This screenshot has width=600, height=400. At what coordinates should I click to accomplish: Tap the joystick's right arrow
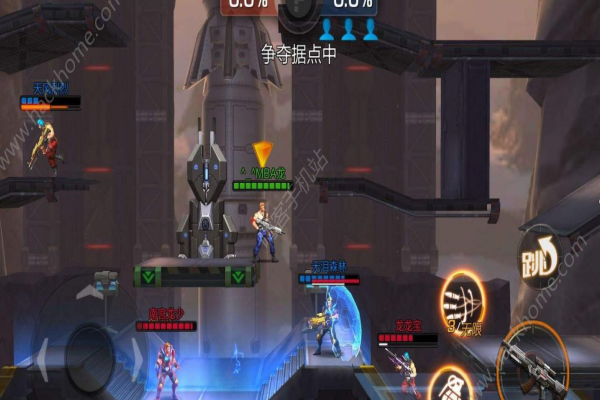[138, 358]
